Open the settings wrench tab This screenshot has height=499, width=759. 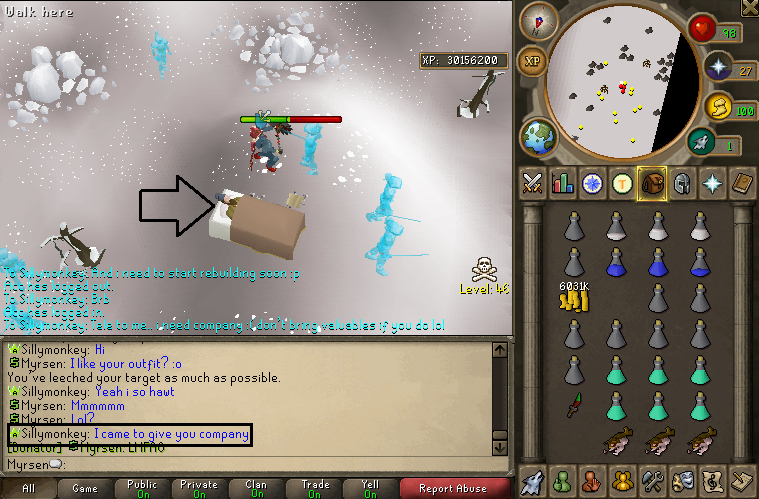tap(653, 480)
